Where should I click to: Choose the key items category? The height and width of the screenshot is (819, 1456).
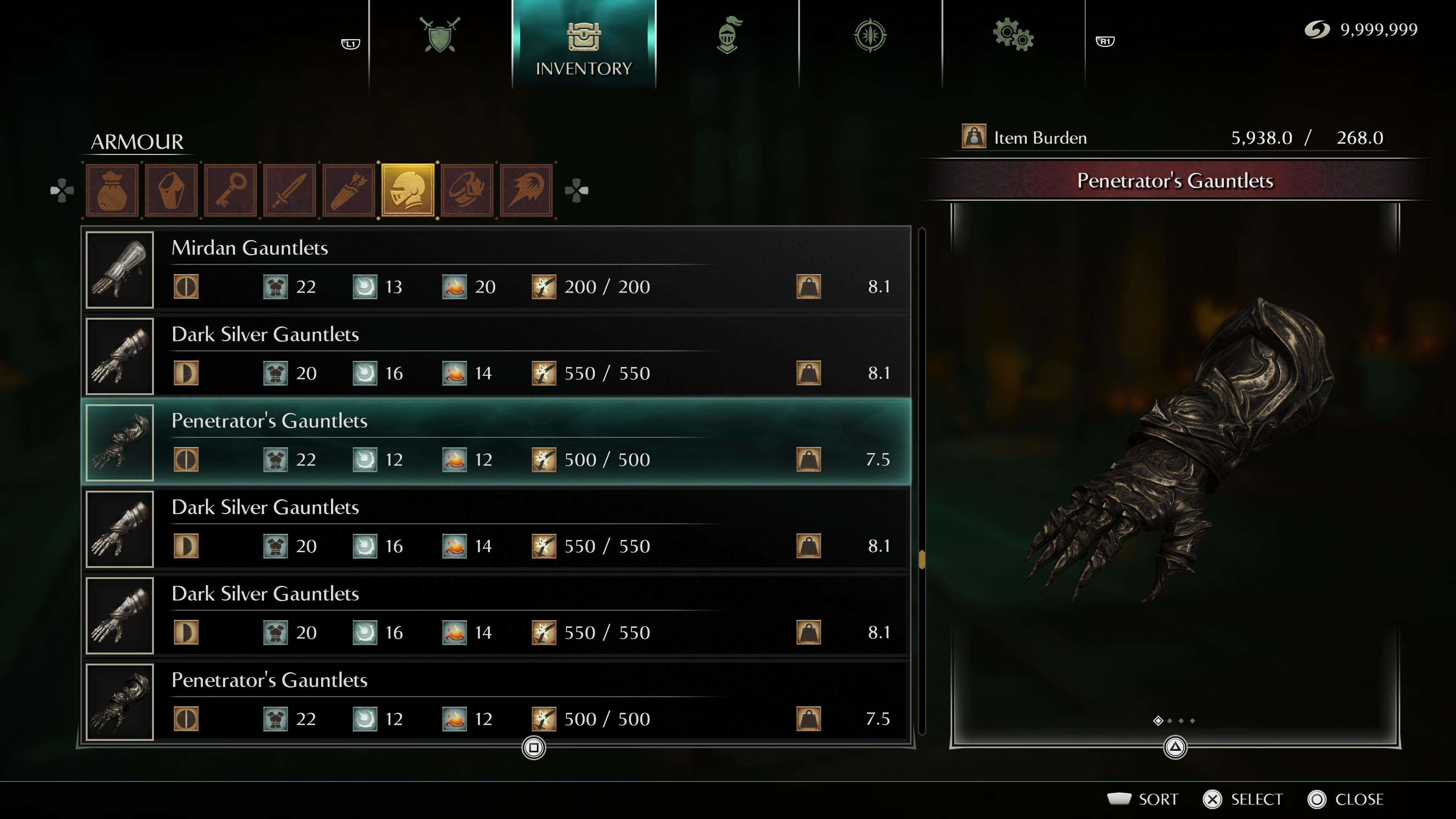pos(231,190)
